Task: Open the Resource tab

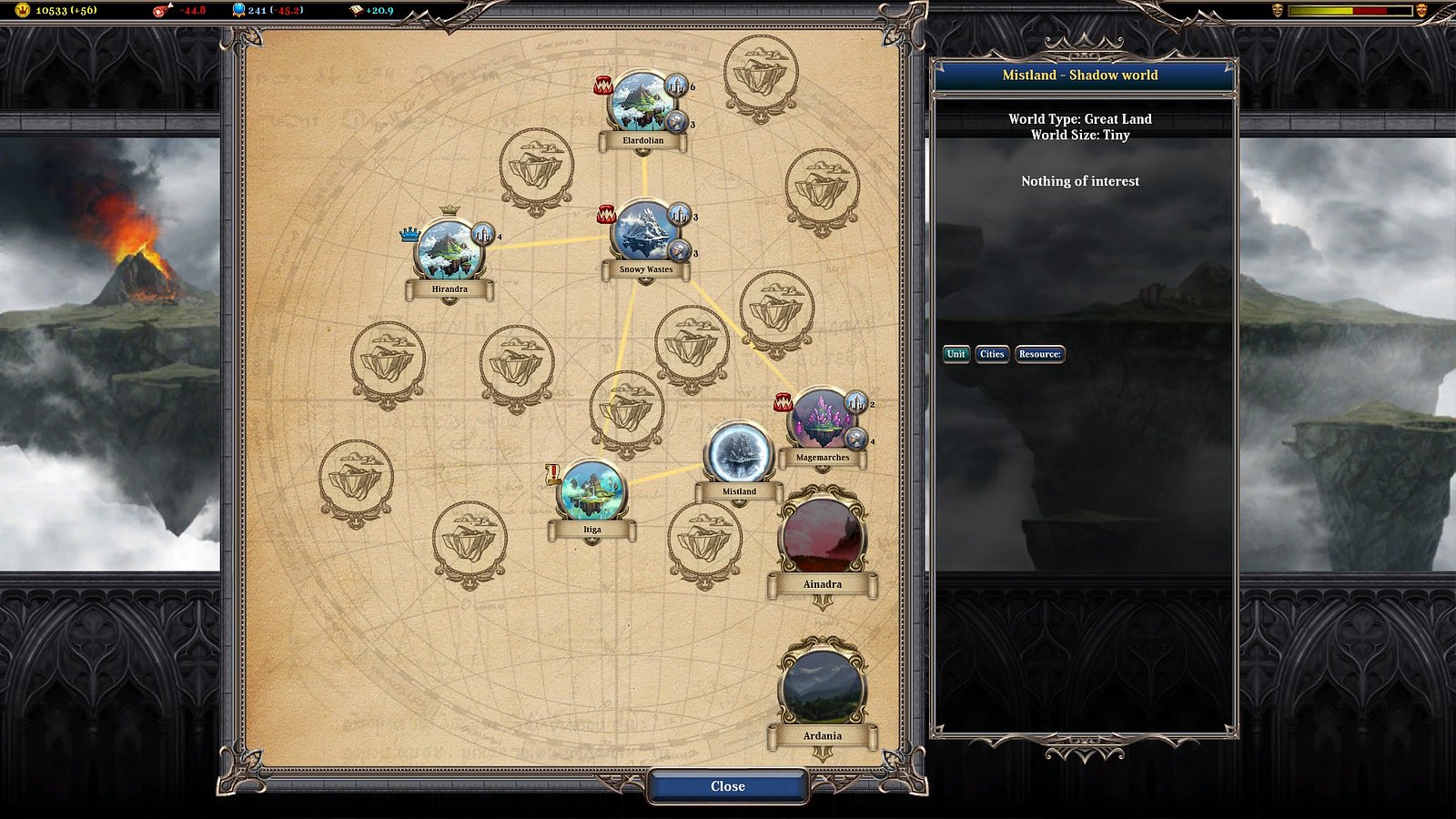Action: point(1039,354)
